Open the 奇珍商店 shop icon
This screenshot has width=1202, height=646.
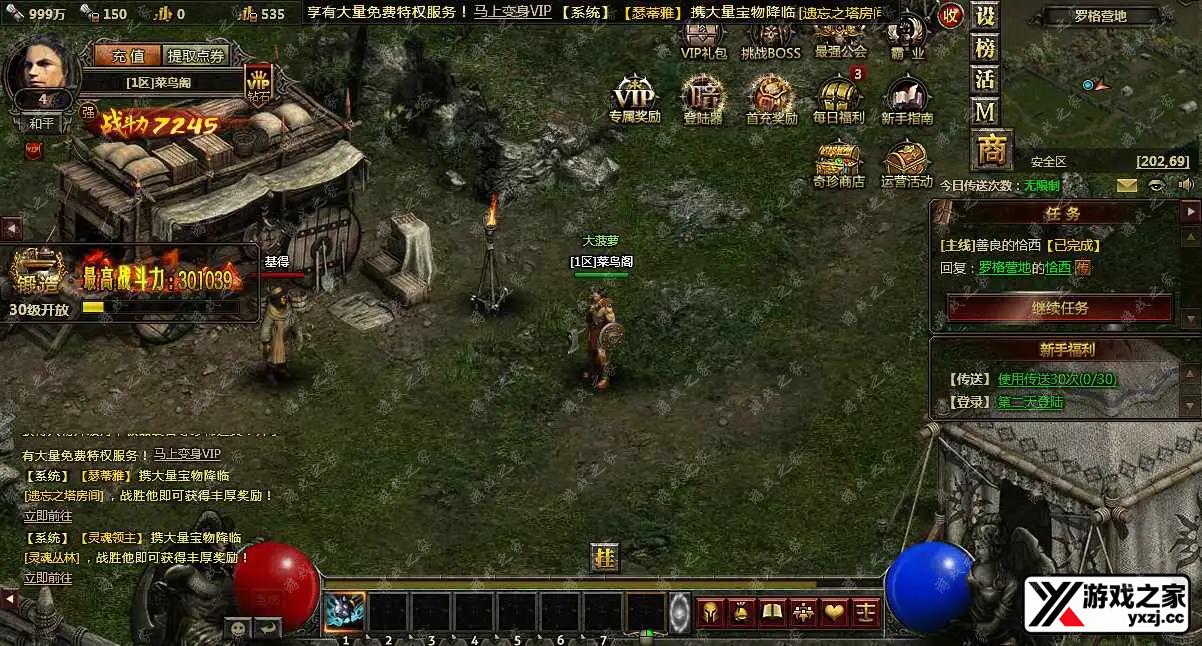tap(838, 163)
